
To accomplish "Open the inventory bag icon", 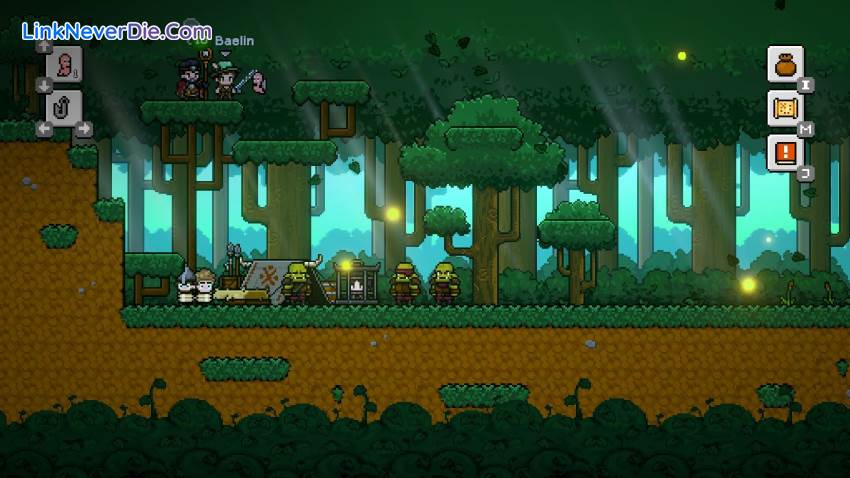I will point(785,64).
